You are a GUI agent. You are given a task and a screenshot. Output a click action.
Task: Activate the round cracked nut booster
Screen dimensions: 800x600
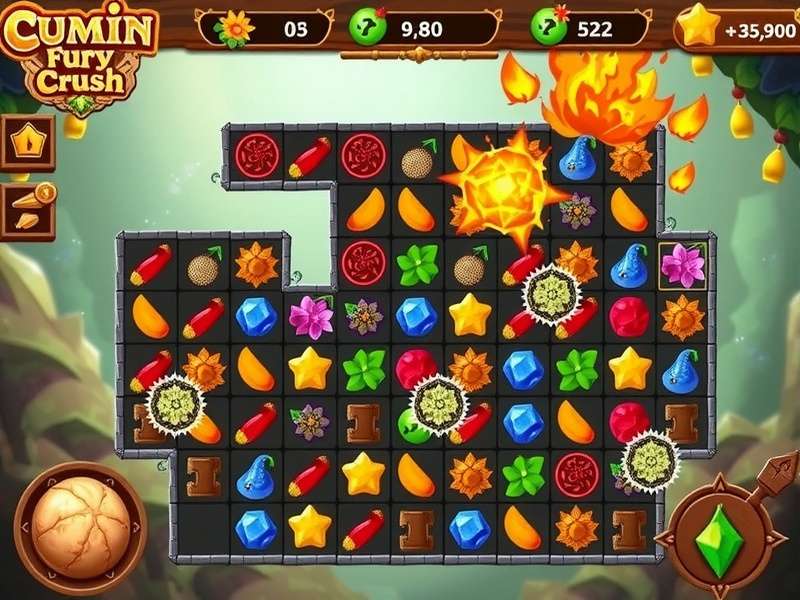pyautogui.click(x=80, y=527)
